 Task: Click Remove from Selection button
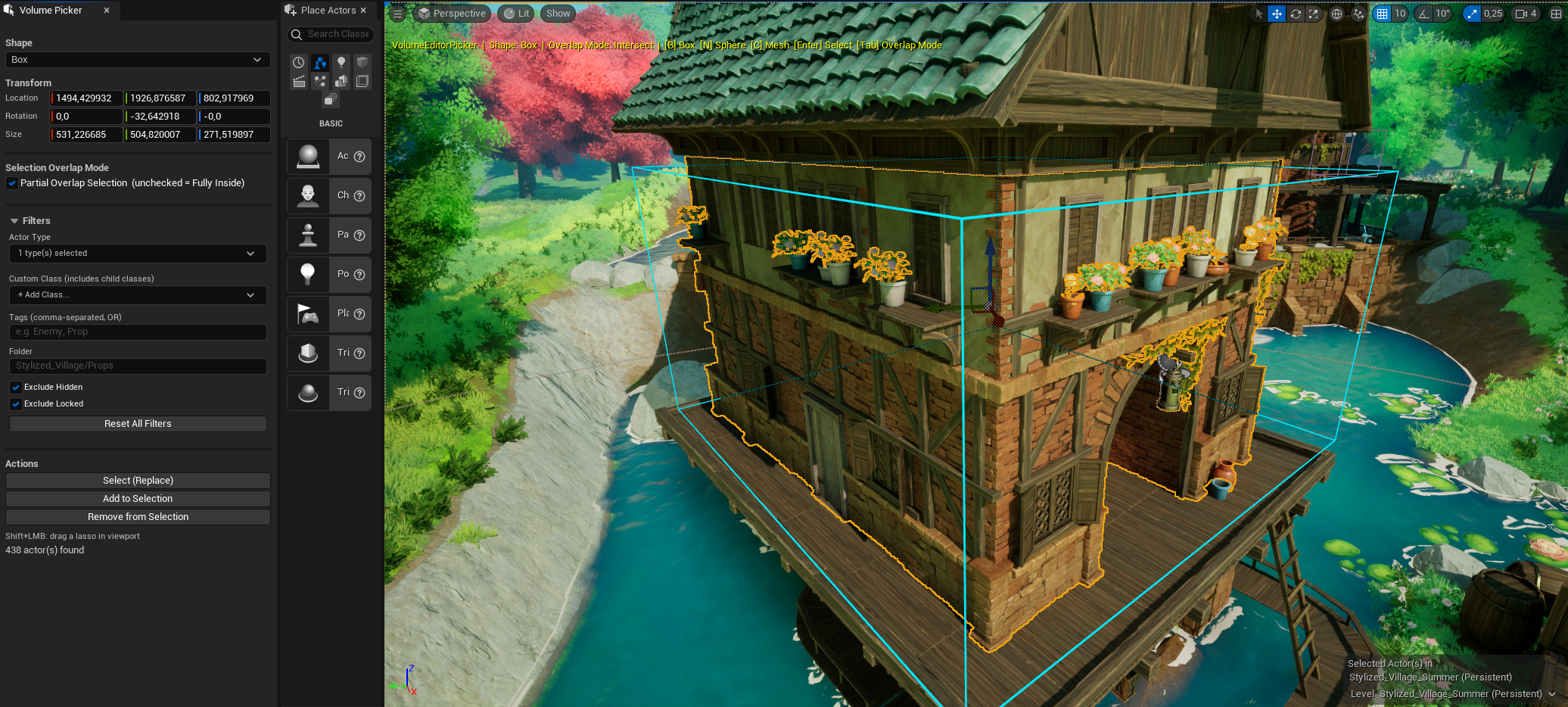pyautogui.click(x=138, y=517)
